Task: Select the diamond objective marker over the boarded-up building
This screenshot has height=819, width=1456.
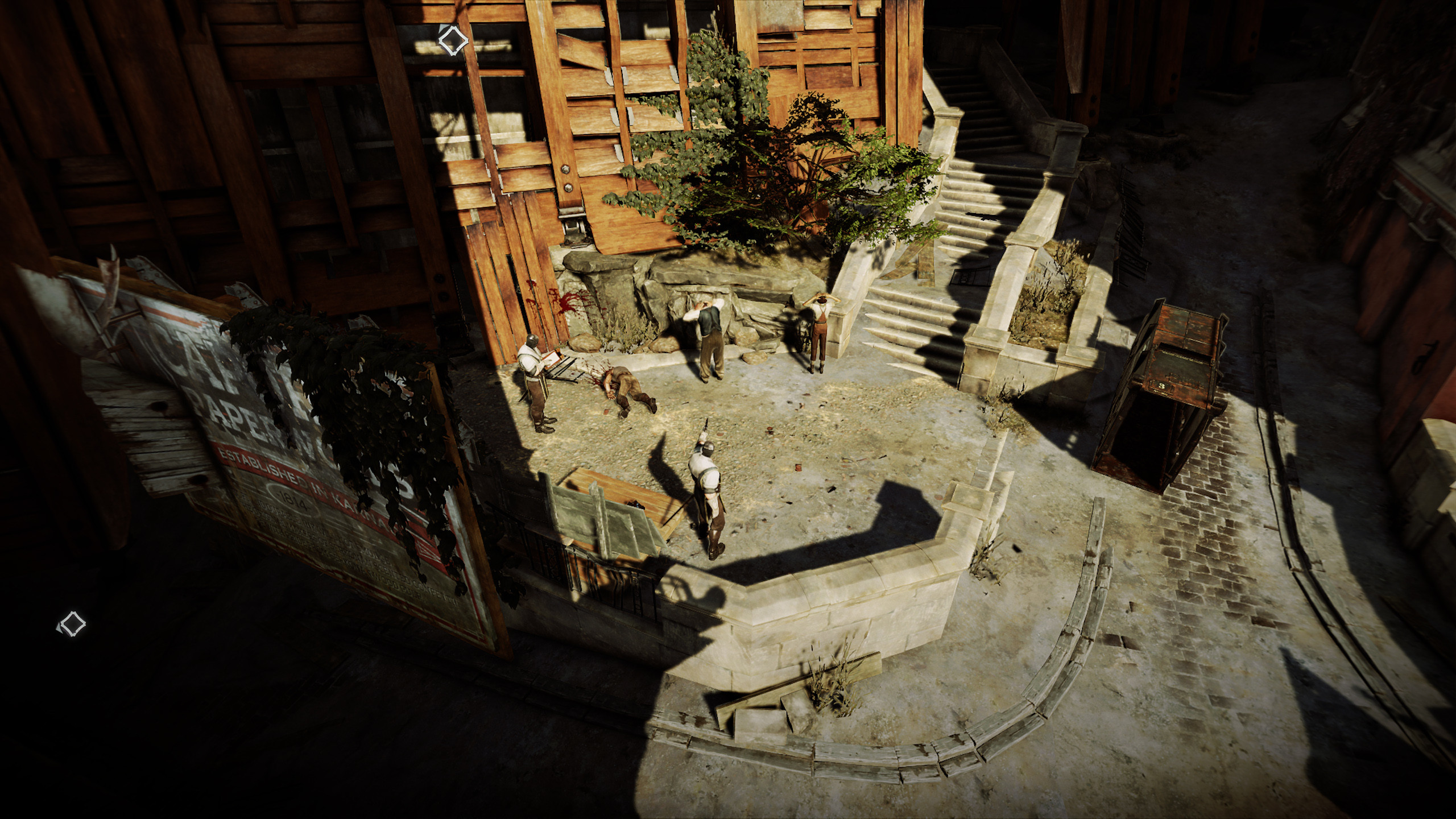Action: [x=453, y=40]
